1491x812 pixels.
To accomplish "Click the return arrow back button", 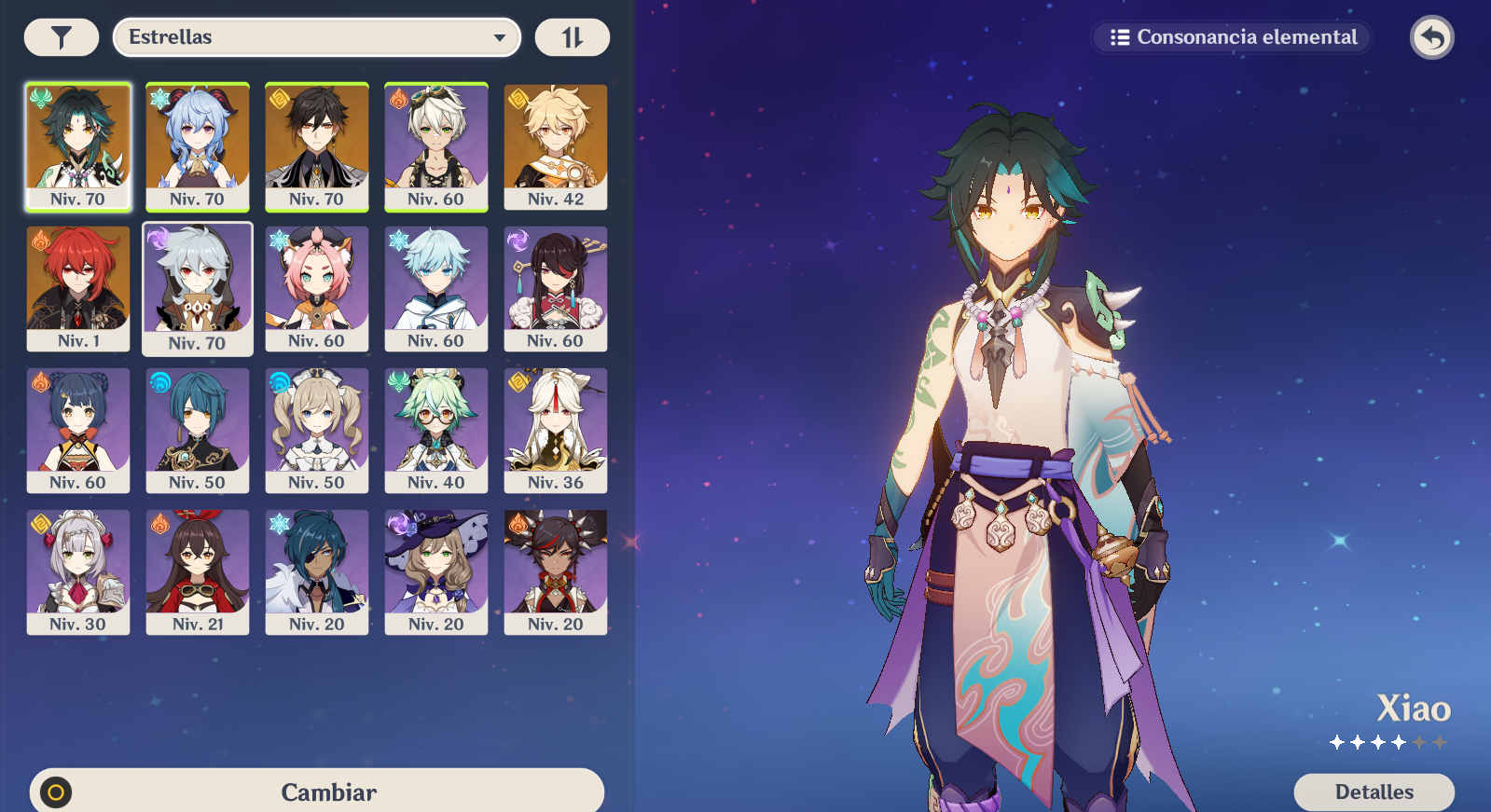I will [1431, 38].
